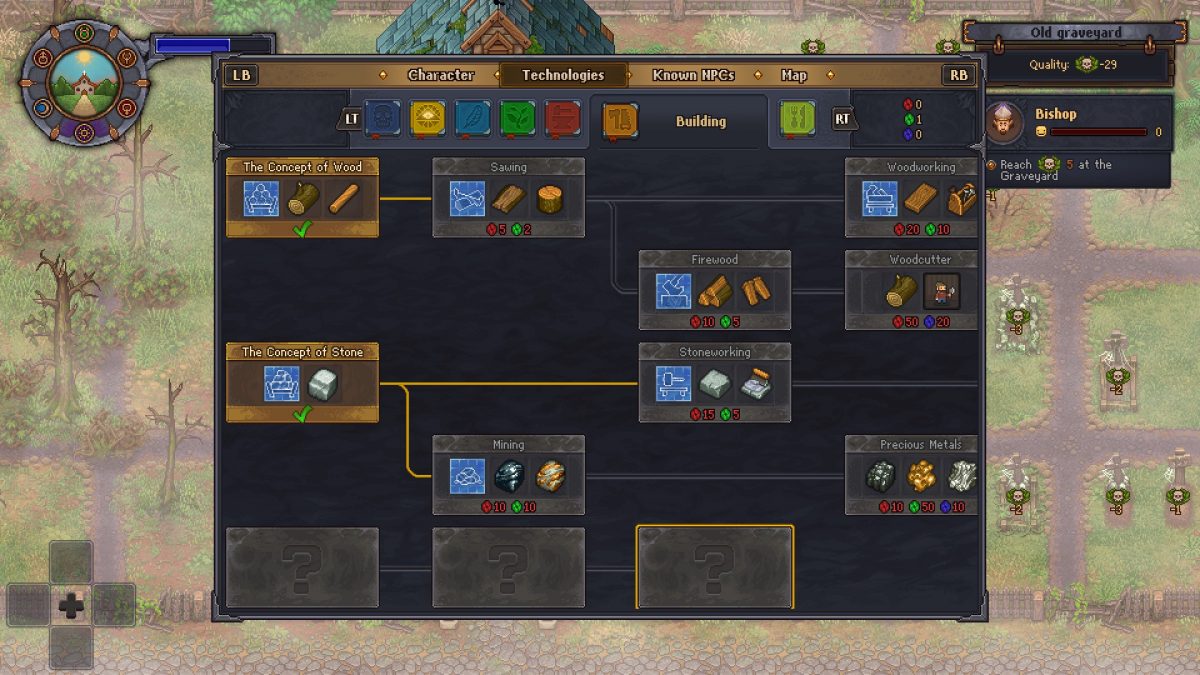Select the Sawing technology
The width and height of the screenshot is (1200, 675).
click(508, 197)
